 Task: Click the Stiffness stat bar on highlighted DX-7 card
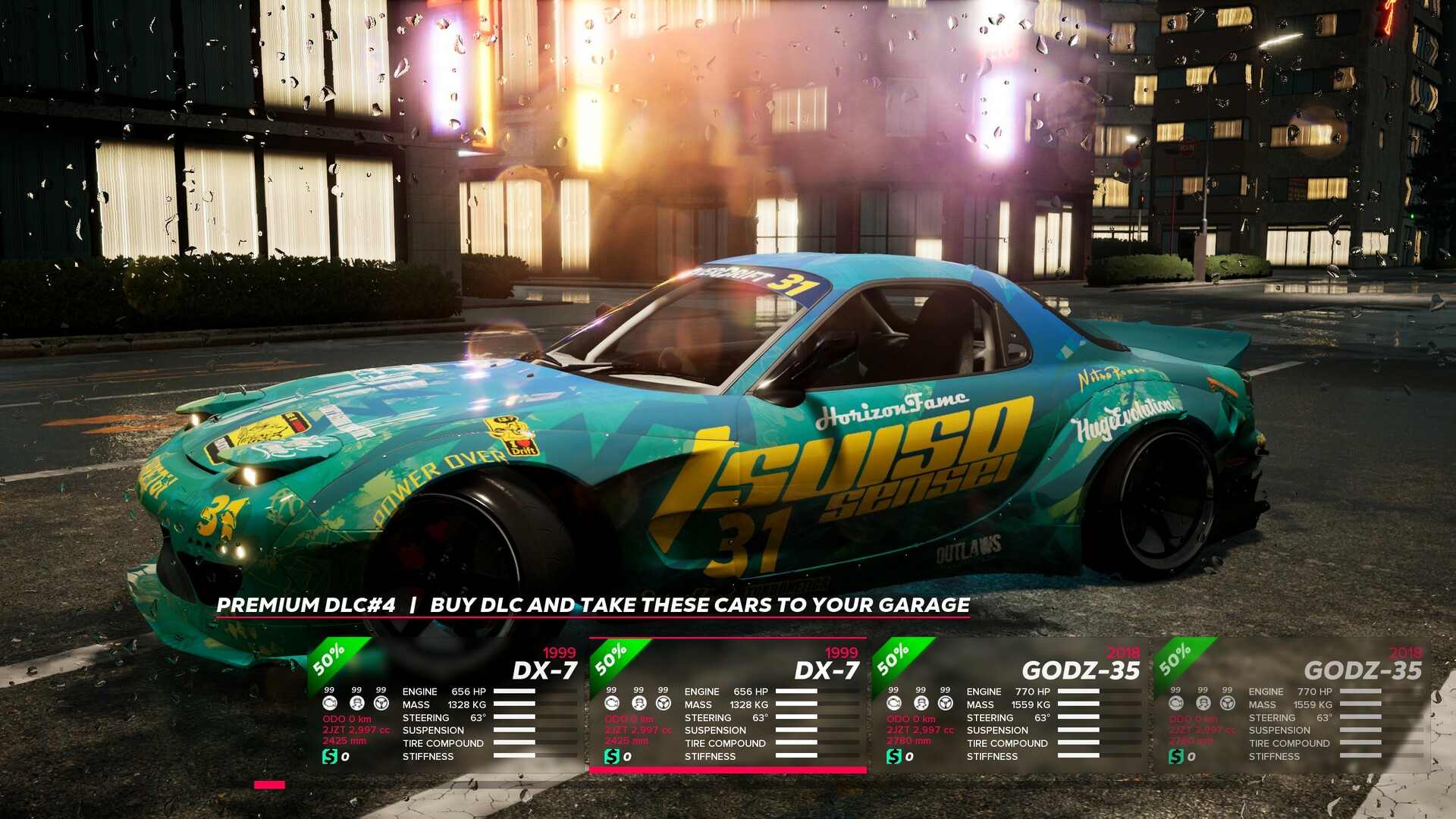pyautogui.click(x=795, y=755)
